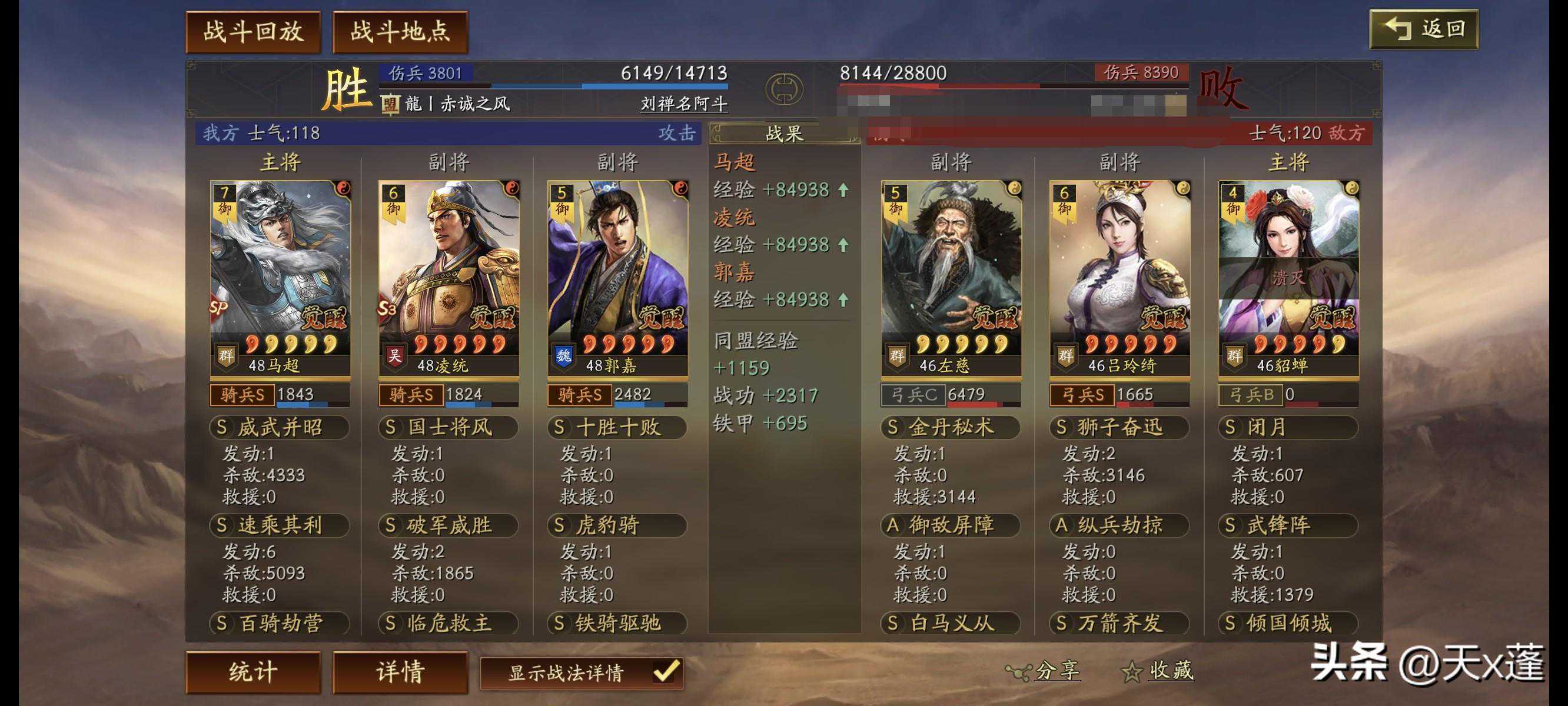Open the 倾国倾城 tactic
The height and width of the screenshot is (706, 1568).
(x=1288, y=623)
